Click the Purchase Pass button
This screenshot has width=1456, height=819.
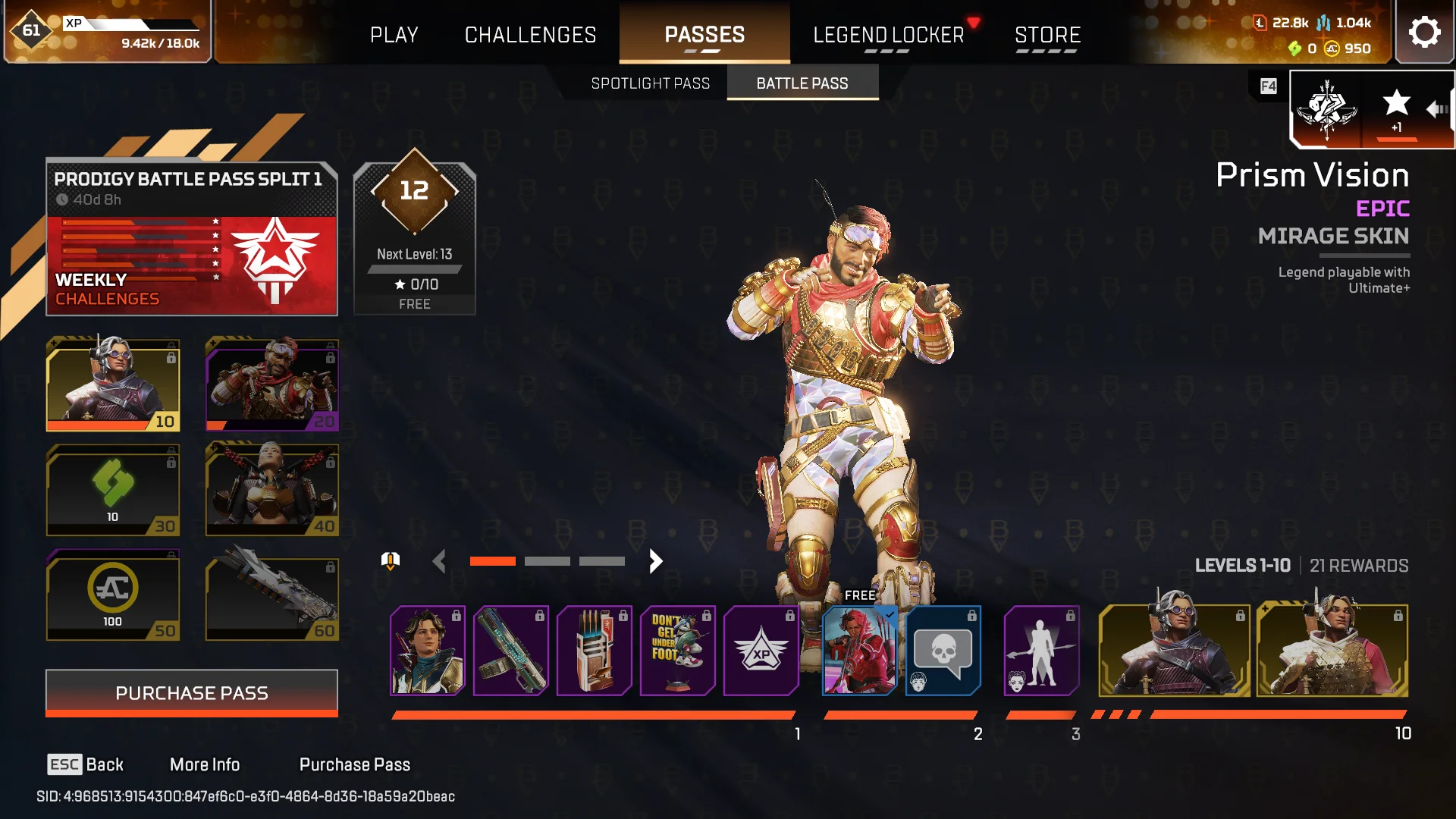coord(192,693)
